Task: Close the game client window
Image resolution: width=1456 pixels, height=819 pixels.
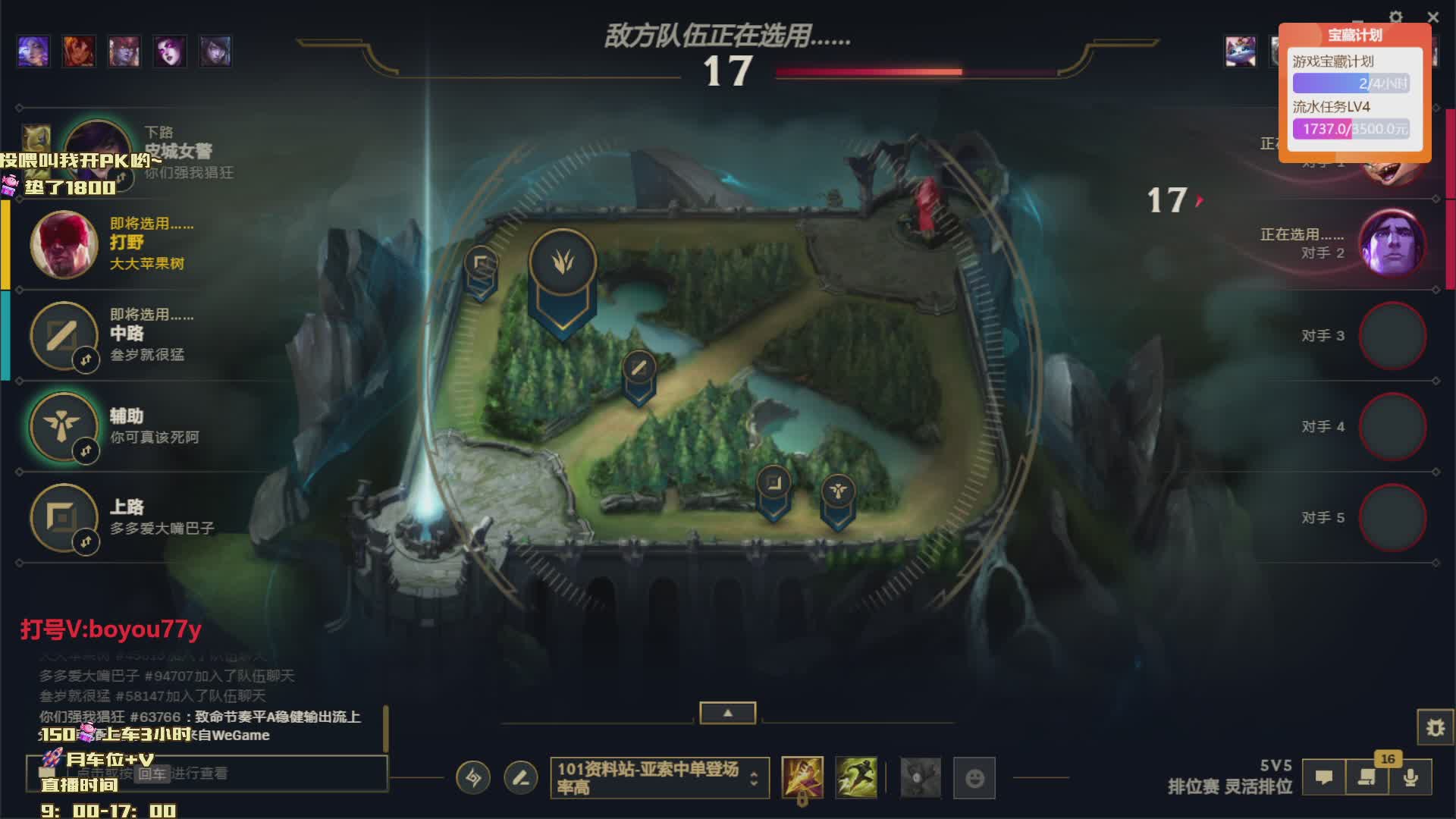Action: click(x=1432, y=17)
